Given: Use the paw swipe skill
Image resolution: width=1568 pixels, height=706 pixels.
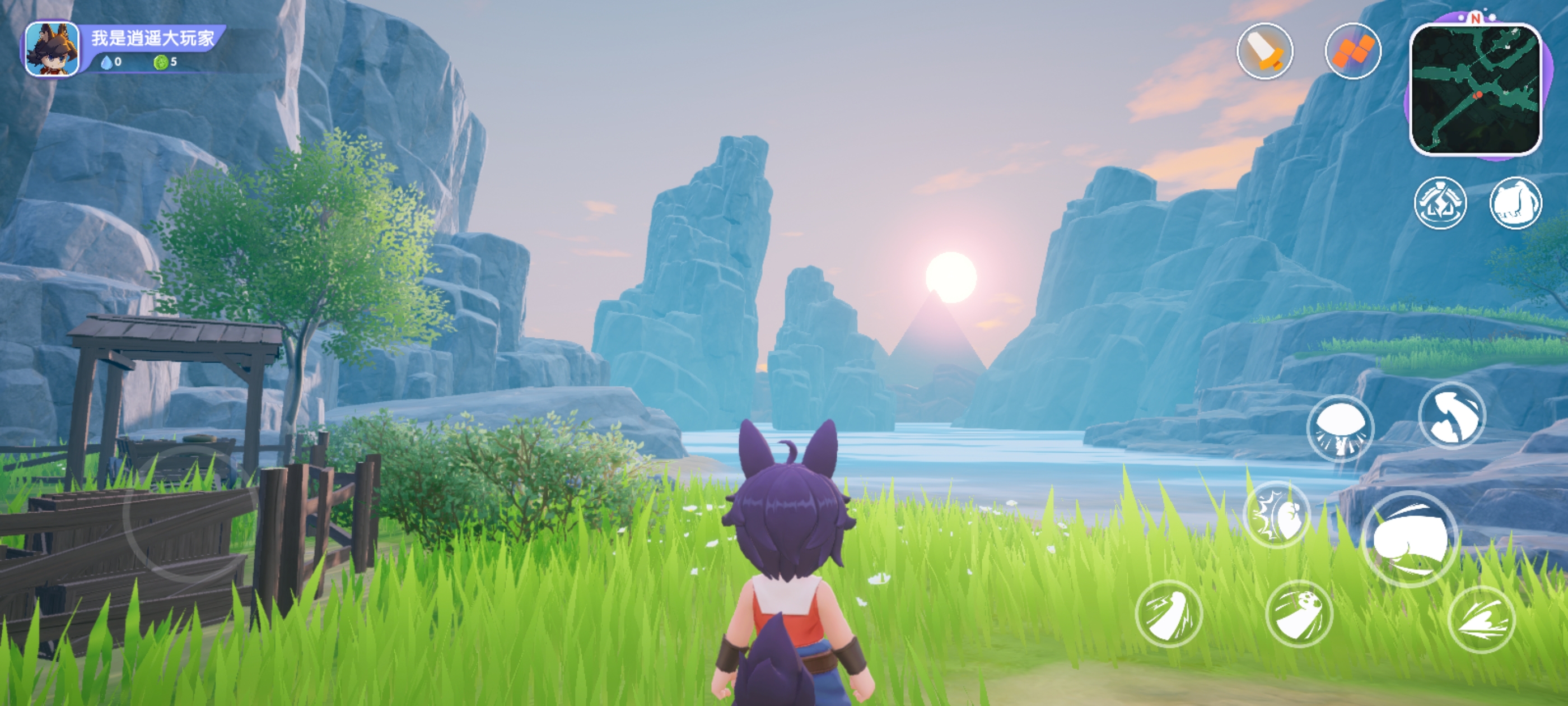Looking at the screenshot, I should coord(1299,614).
